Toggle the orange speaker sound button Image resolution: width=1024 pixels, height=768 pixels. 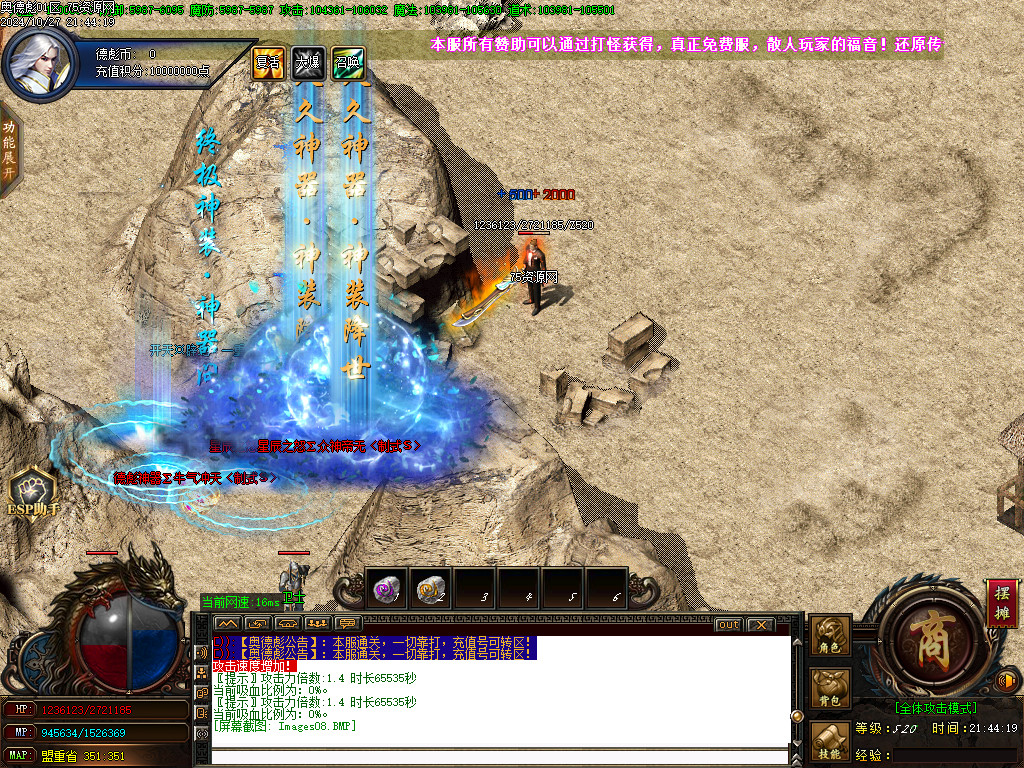(x=1007, y=681)
